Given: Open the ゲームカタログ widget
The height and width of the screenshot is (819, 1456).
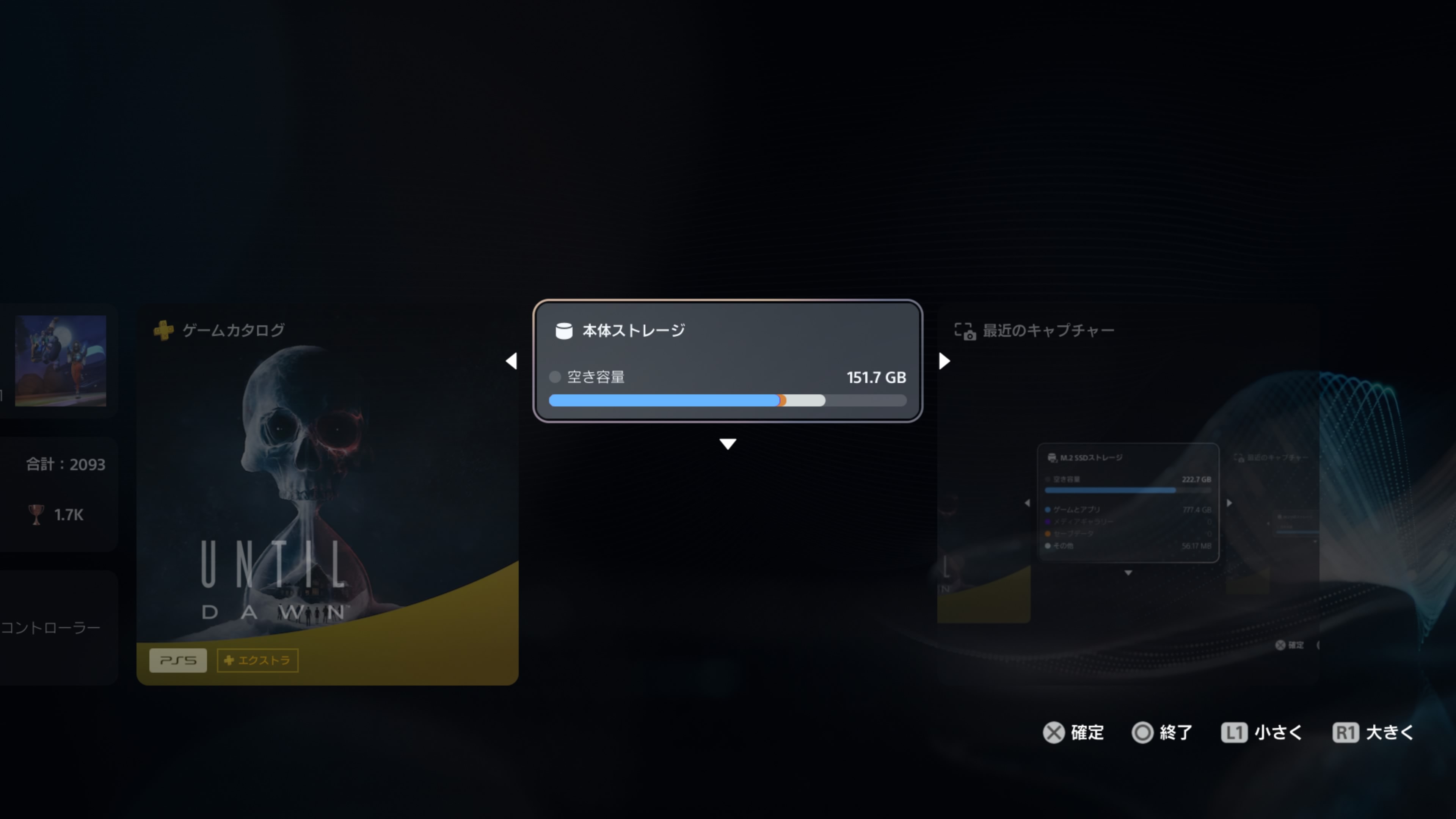Looking at the screenshot, I should 328,497.
